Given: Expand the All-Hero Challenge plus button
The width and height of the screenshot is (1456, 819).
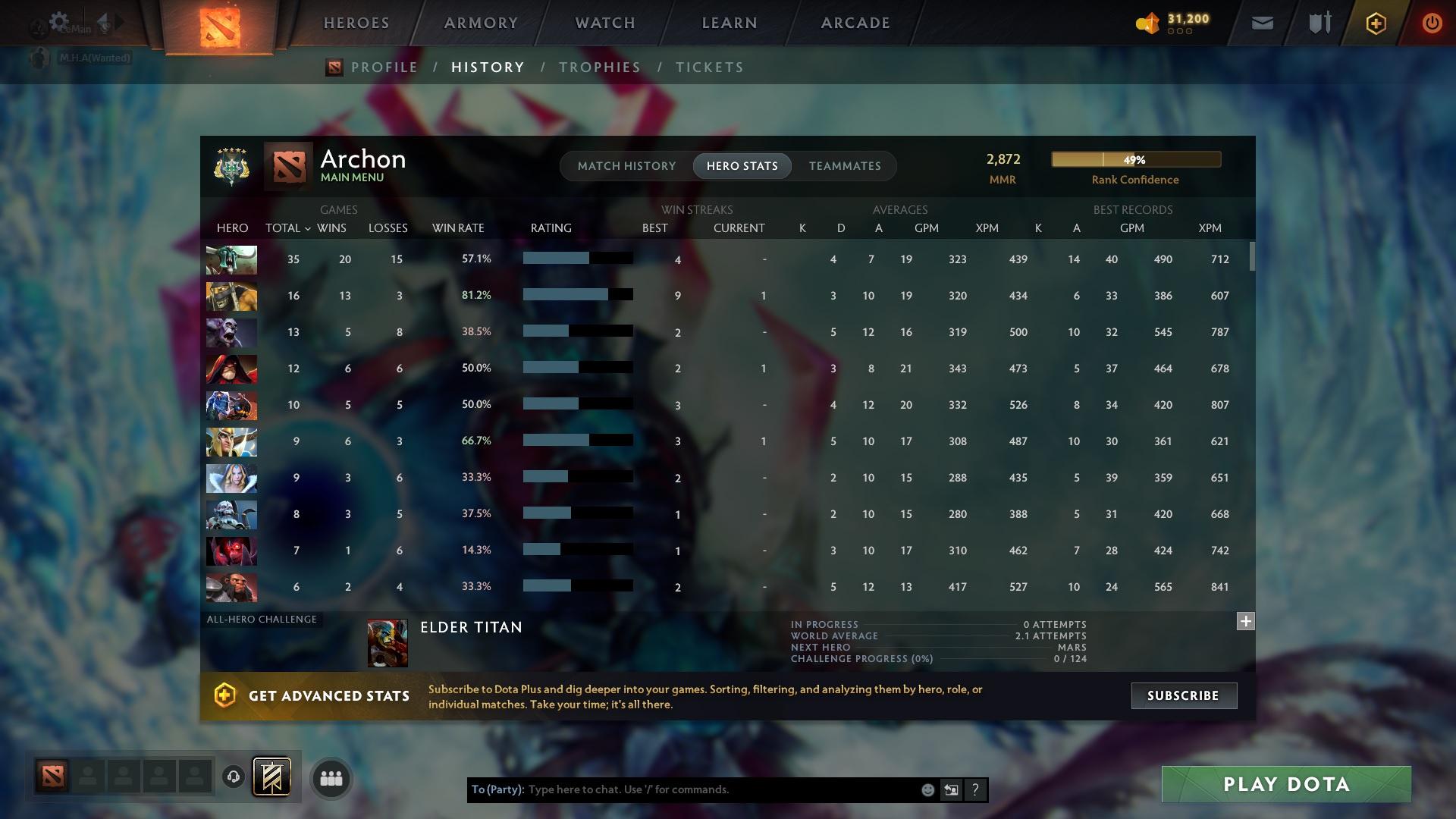Looking at the screenshot, I should 1244,621.
